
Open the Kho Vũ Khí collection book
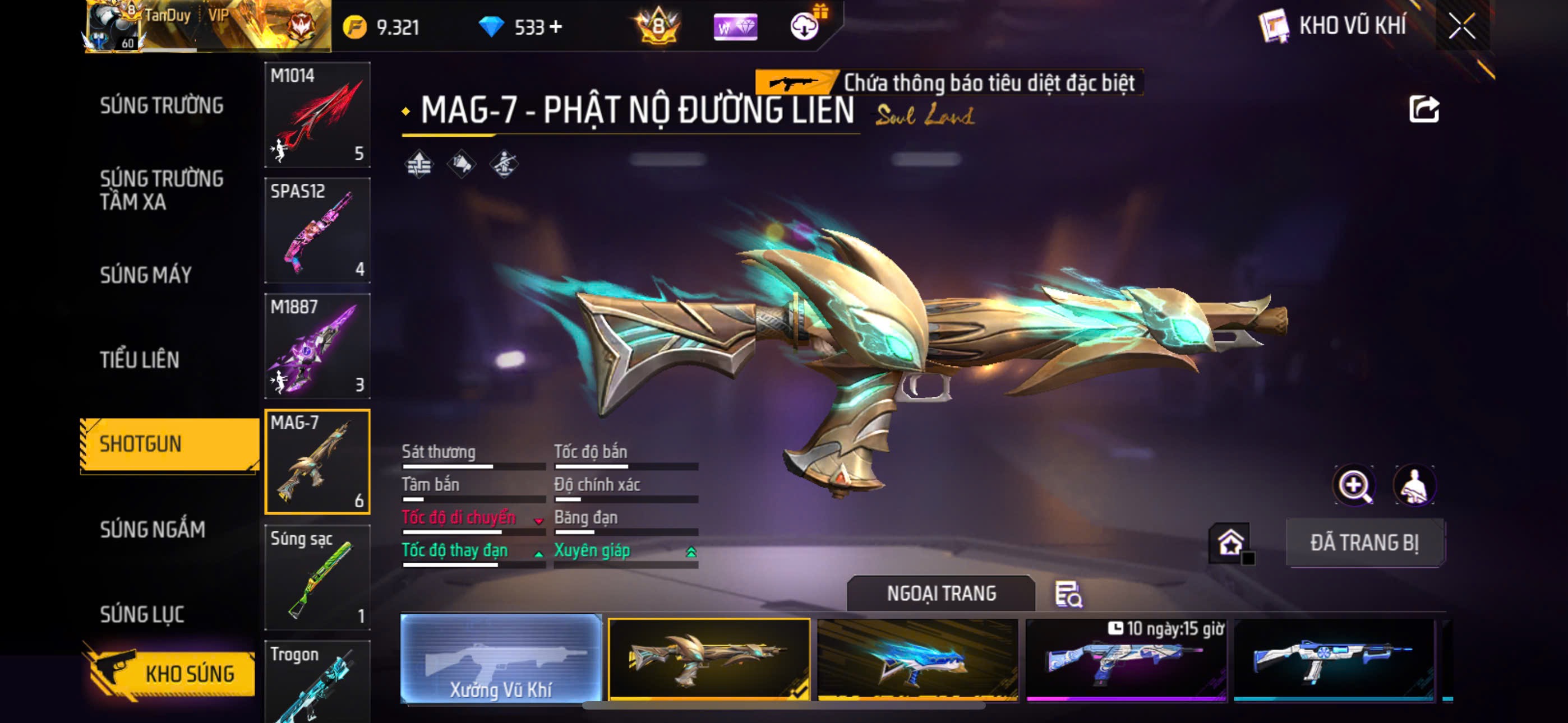[1331, 26]
